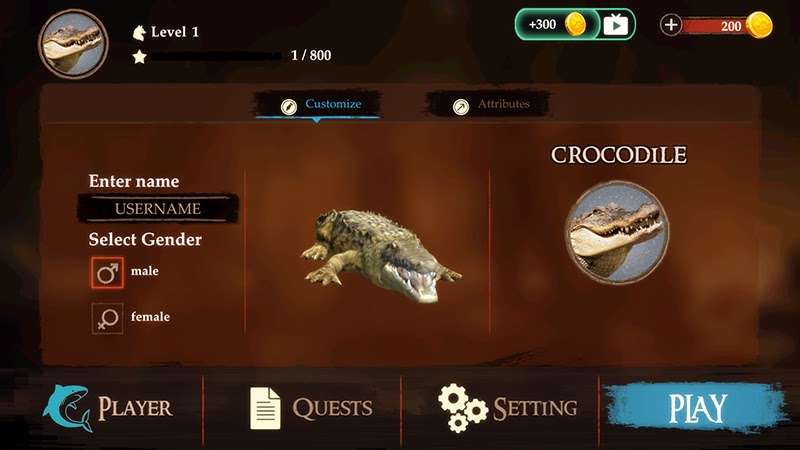Screen dimensions: 800x450
Task: Click the USERNAME name entry field
Action: [158, 209]
